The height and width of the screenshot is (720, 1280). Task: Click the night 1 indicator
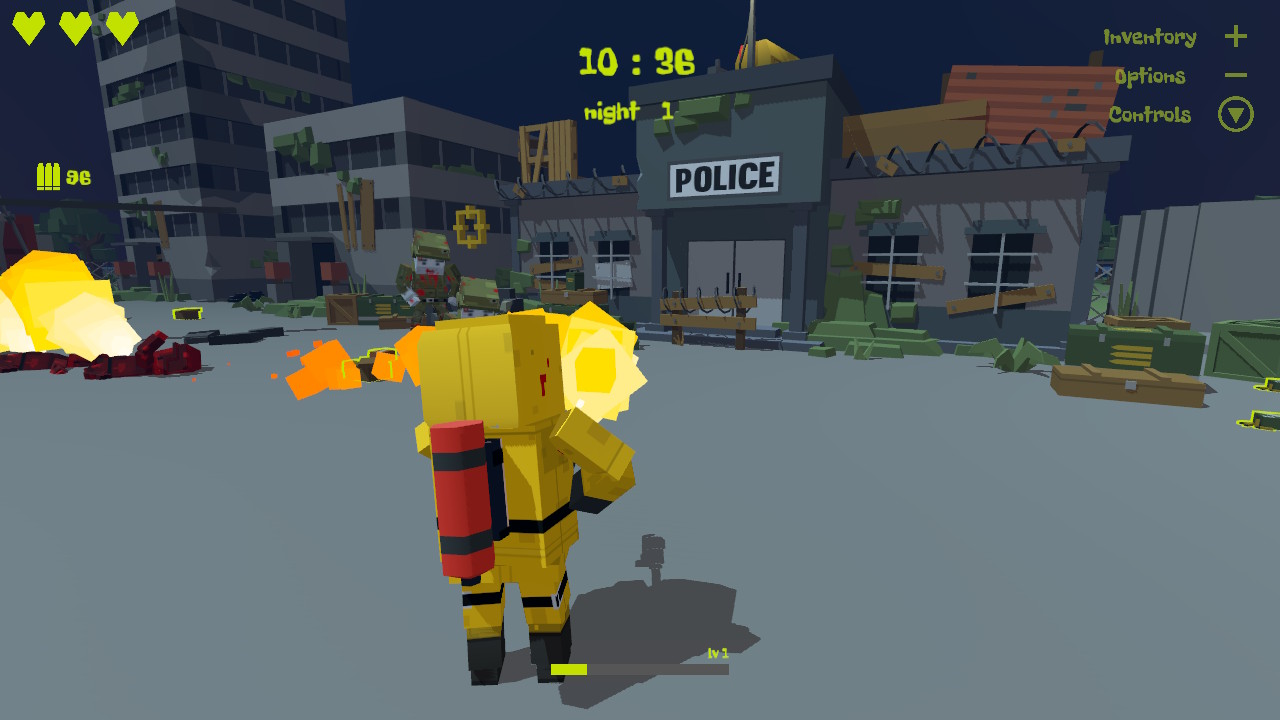coord(627,112)
